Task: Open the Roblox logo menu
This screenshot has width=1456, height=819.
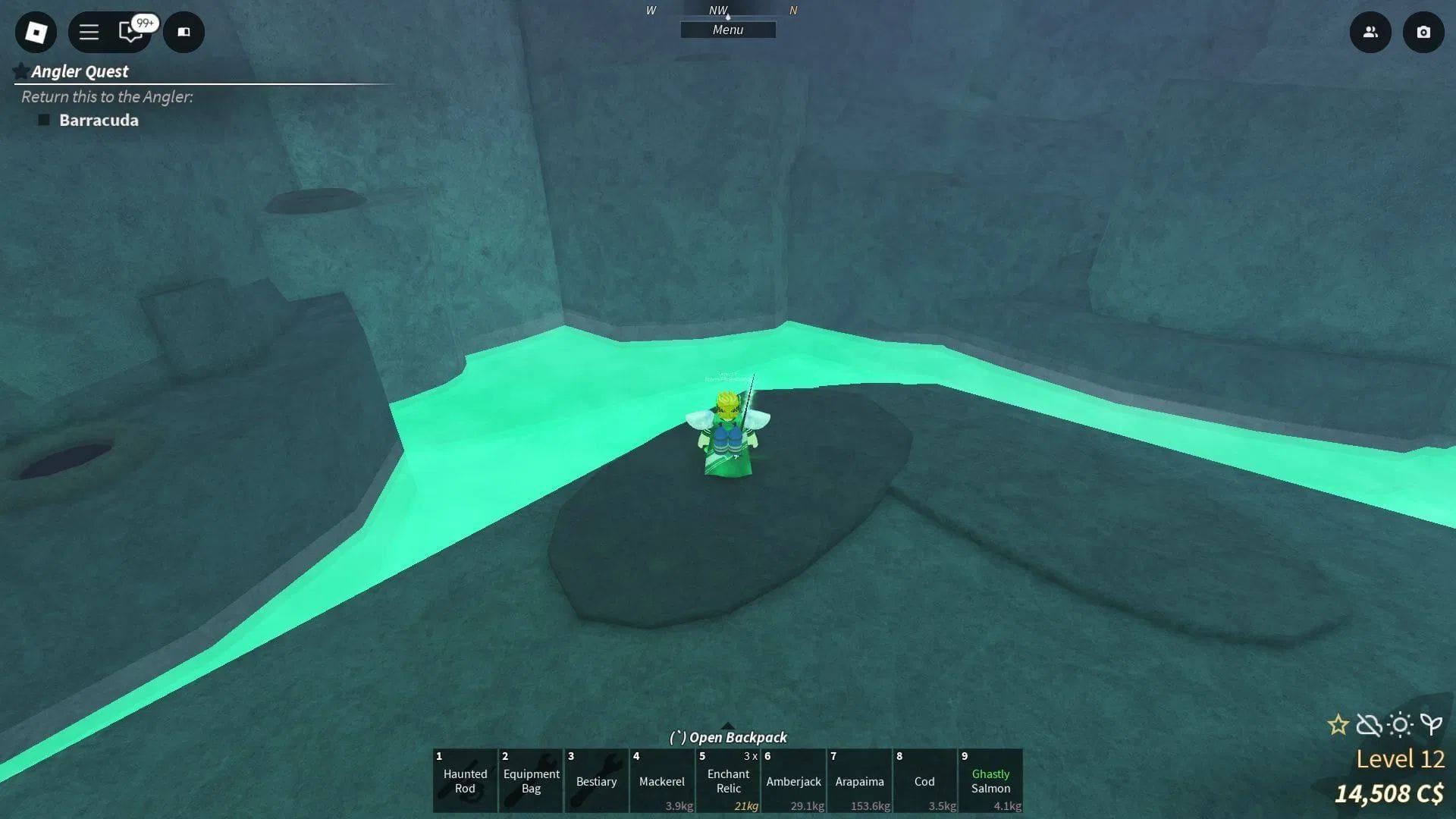Action: click(36, 32)
